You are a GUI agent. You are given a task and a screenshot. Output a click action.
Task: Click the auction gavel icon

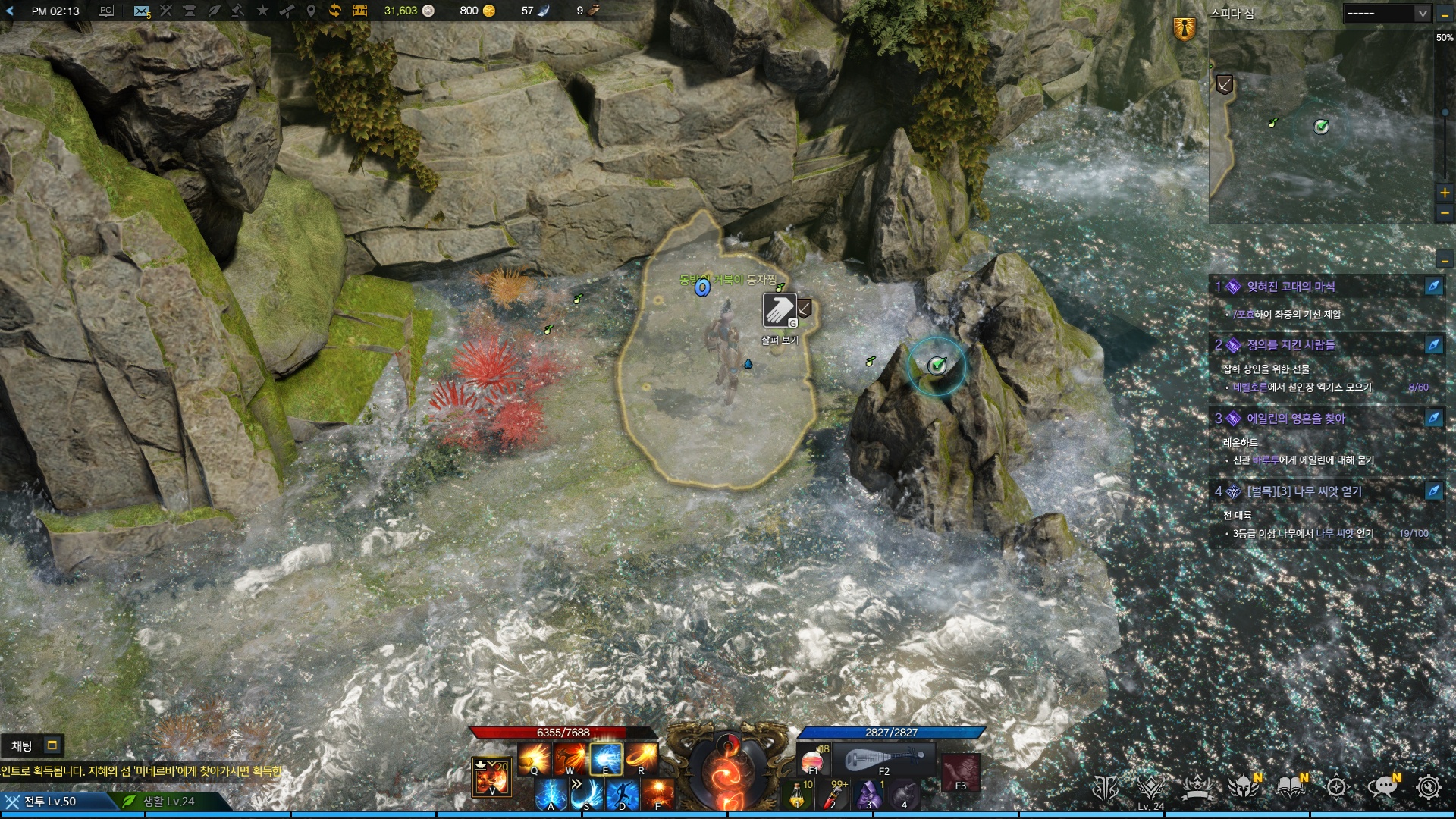click(237, 11)
